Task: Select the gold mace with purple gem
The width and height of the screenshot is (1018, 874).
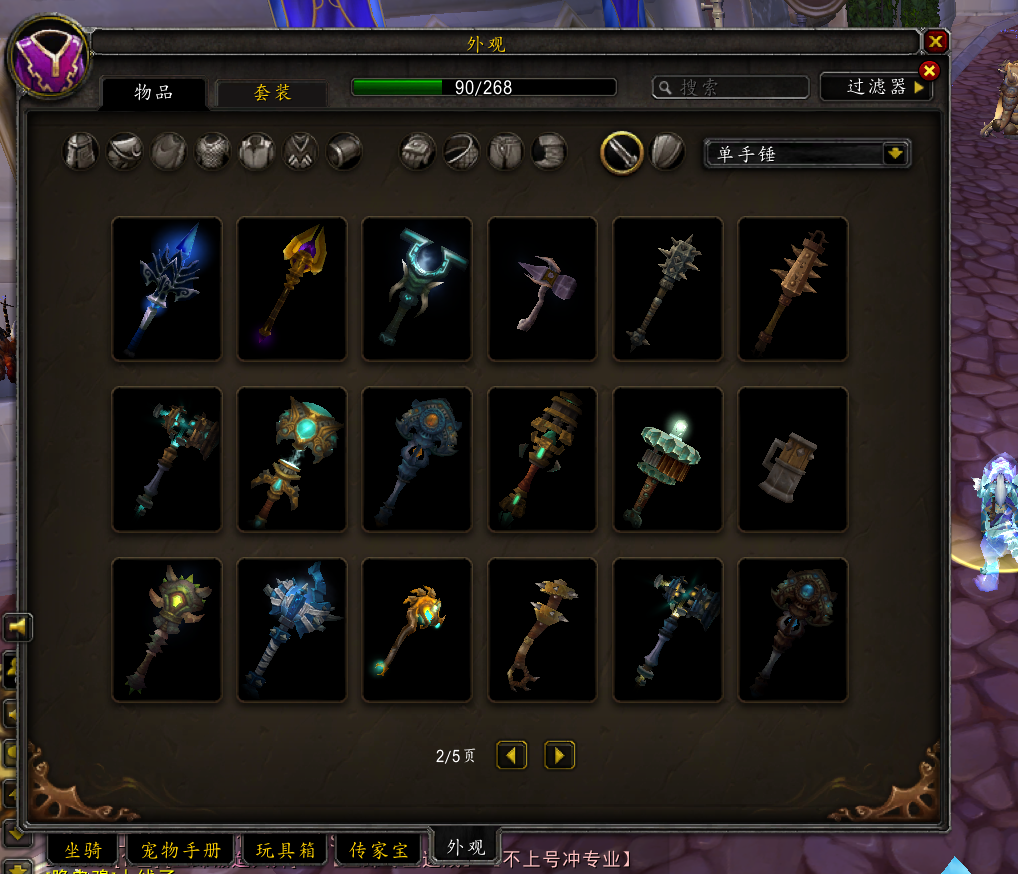Action: (292, 289)
